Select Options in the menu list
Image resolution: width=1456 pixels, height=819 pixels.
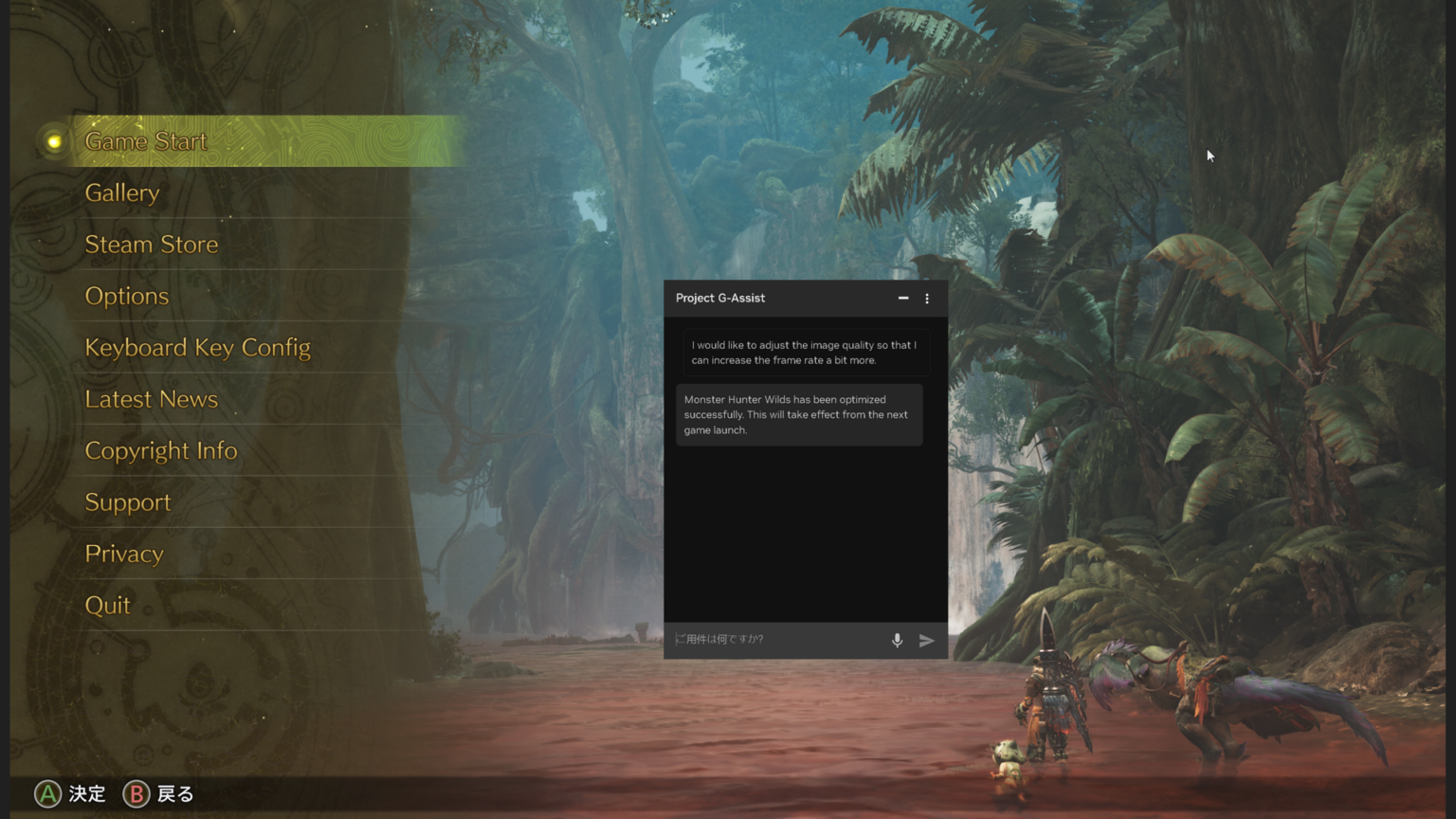[x=127, y=296]
